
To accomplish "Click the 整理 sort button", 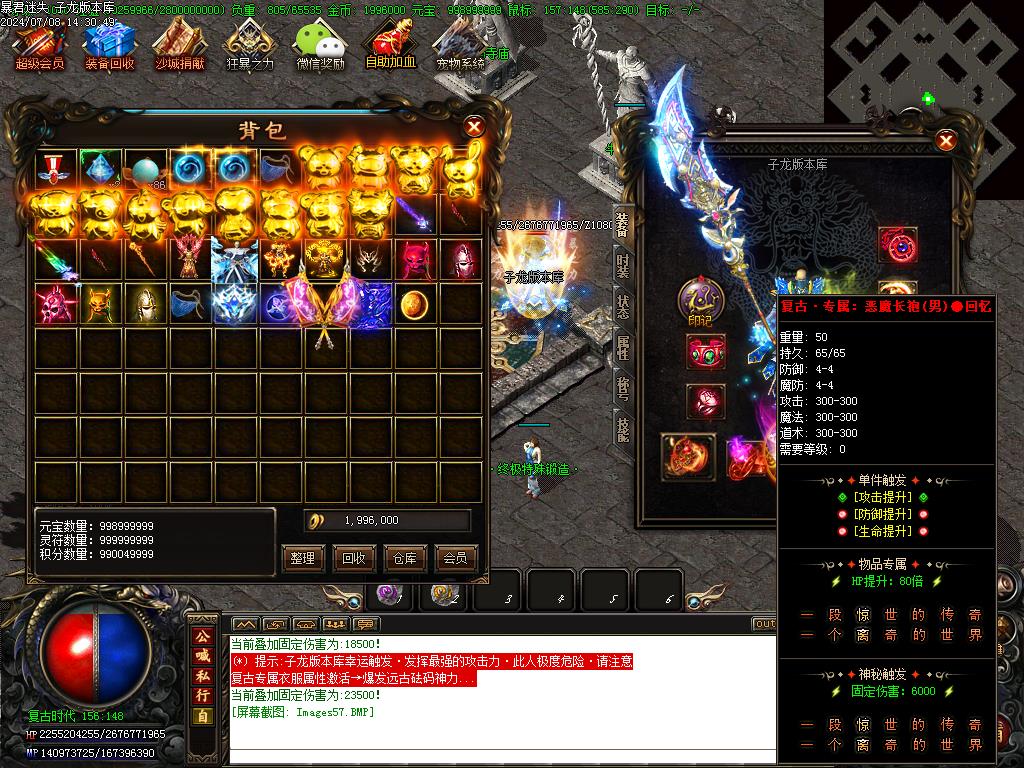I will click(x=303, y=558).
